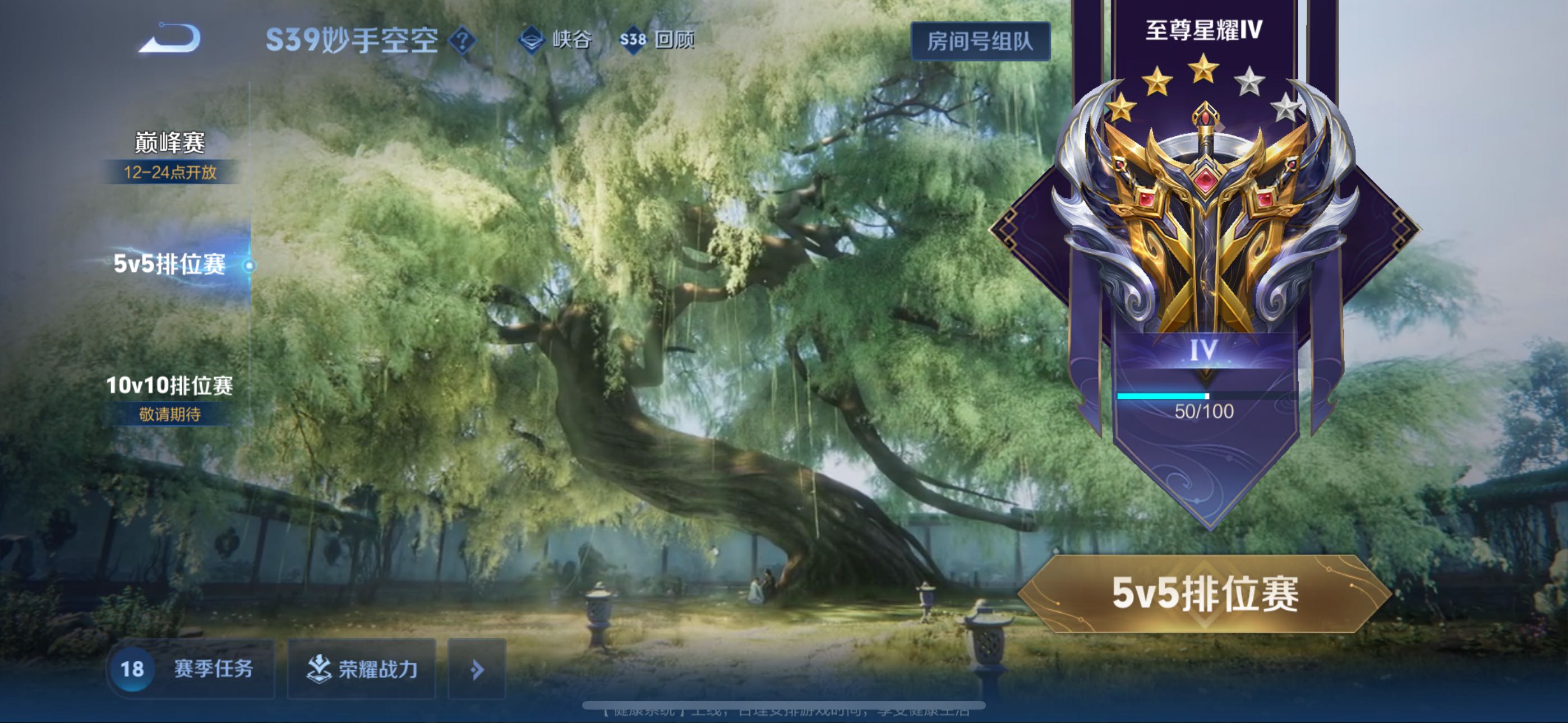The image size is (1568, 723).
Task: Expand the bottom bar arrow button
Action: tap(477, 669)
